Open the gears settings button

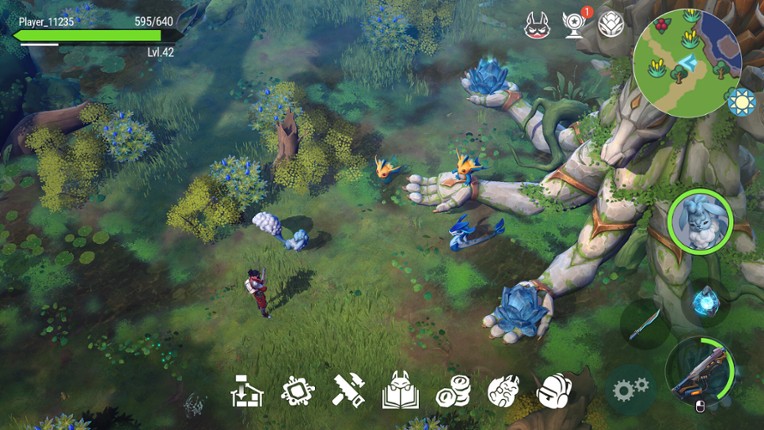[631, 389]
